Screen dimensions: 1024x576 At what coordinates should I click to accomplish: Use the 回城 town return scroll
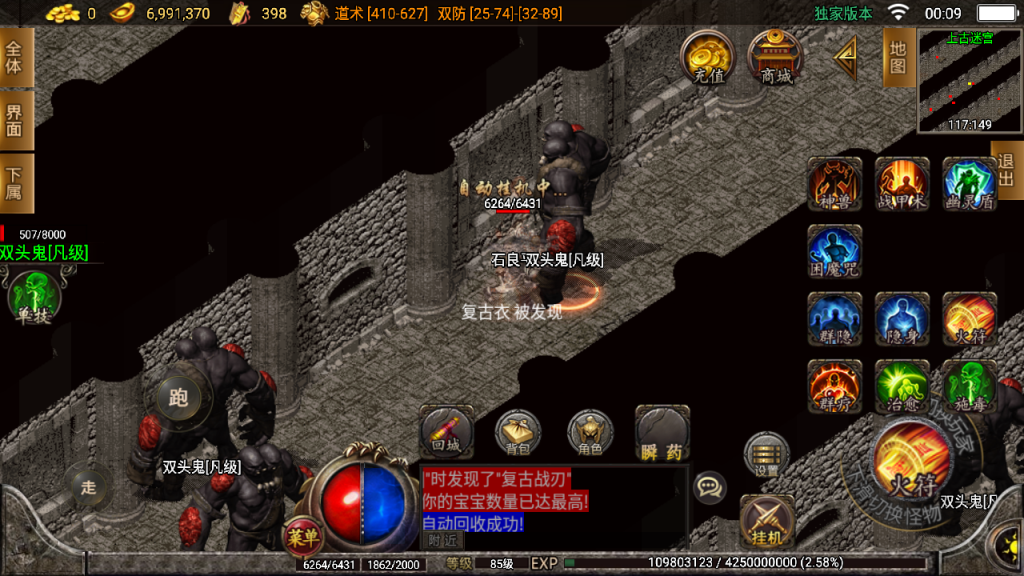coord(446,431)
